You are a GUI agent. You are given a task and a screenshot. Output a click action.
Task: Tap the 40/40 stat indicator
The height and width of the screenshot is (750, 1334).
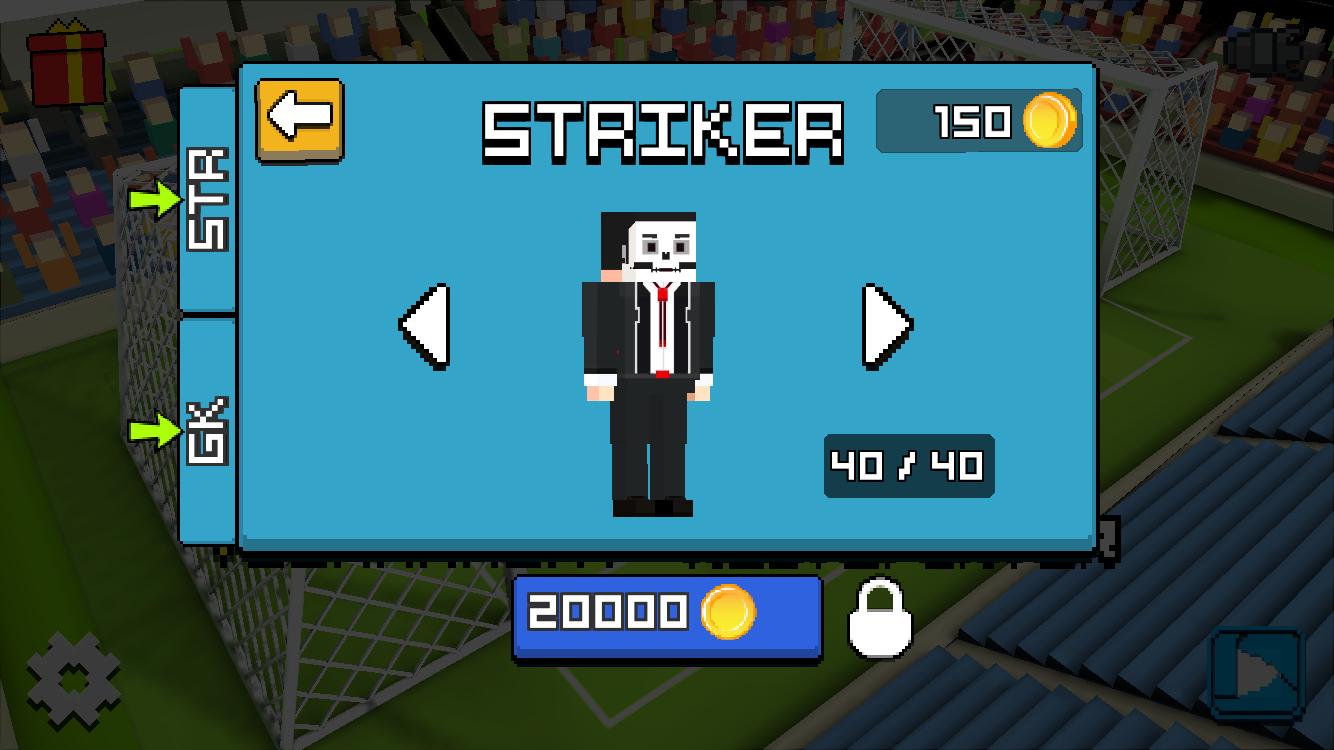907,465
